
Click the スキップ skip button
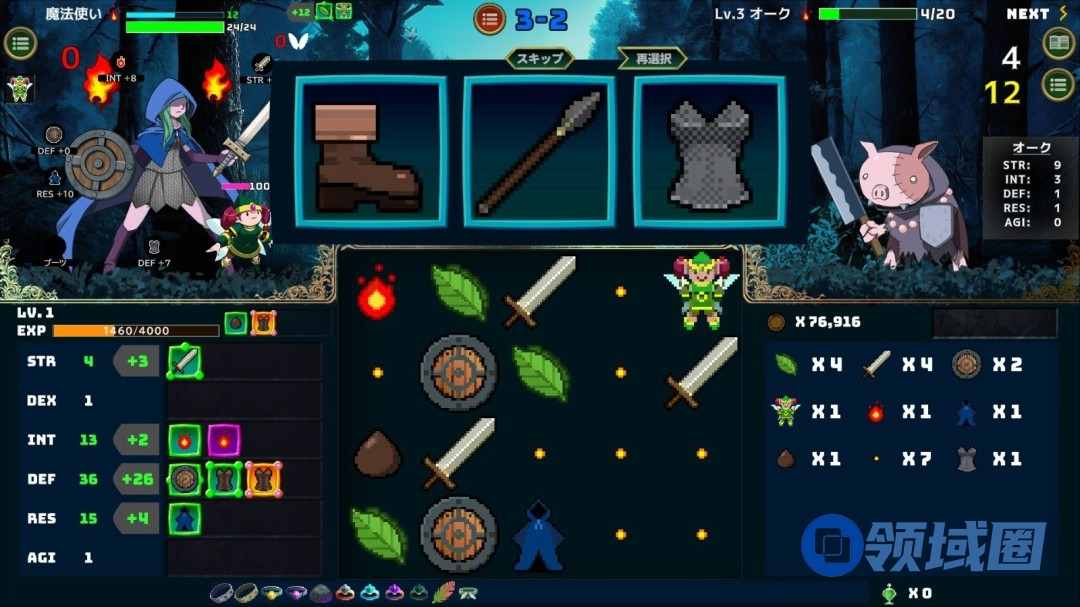(539, 58)
